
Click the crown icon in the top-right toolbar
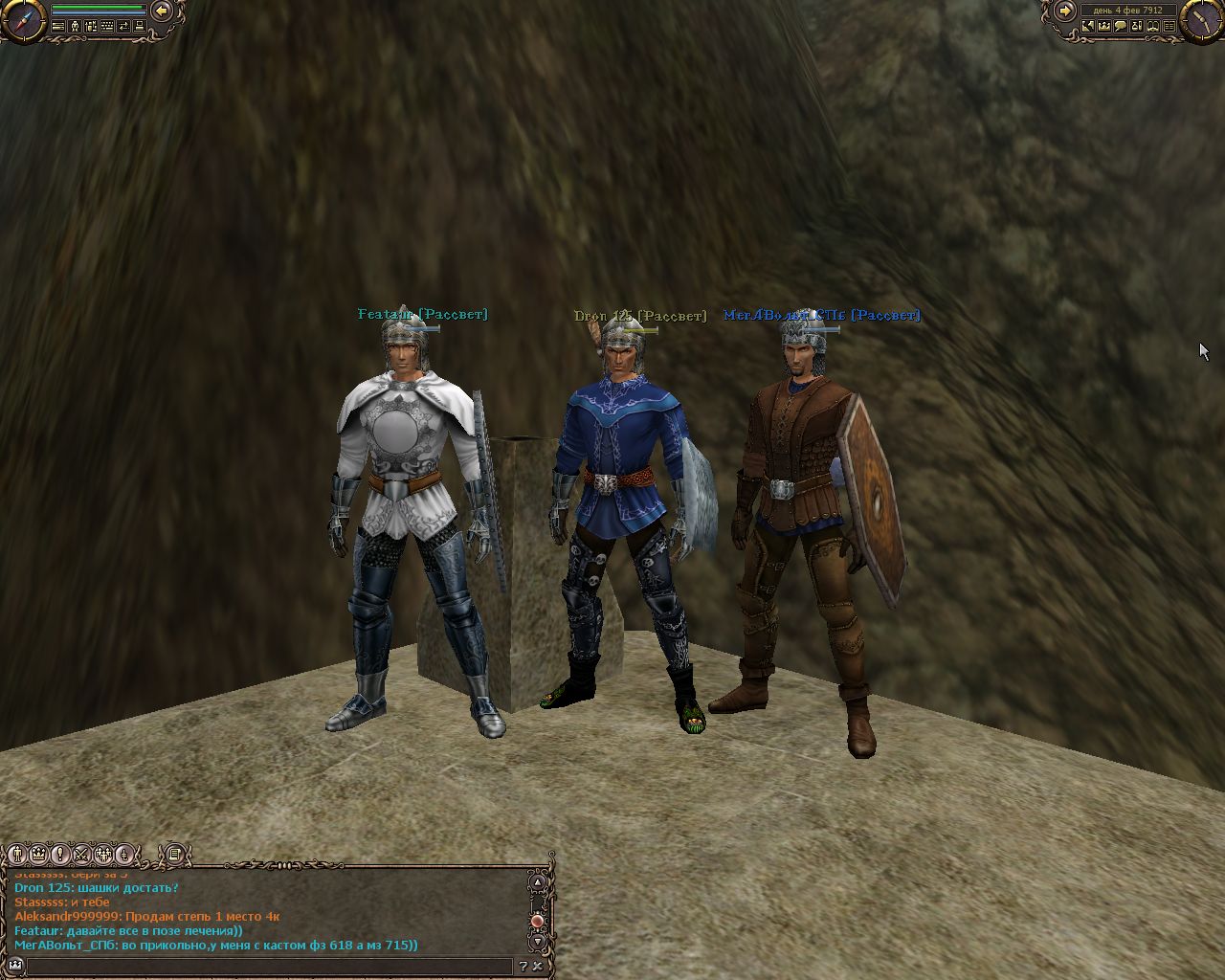pyautogui.click(x=1104, y=27)
